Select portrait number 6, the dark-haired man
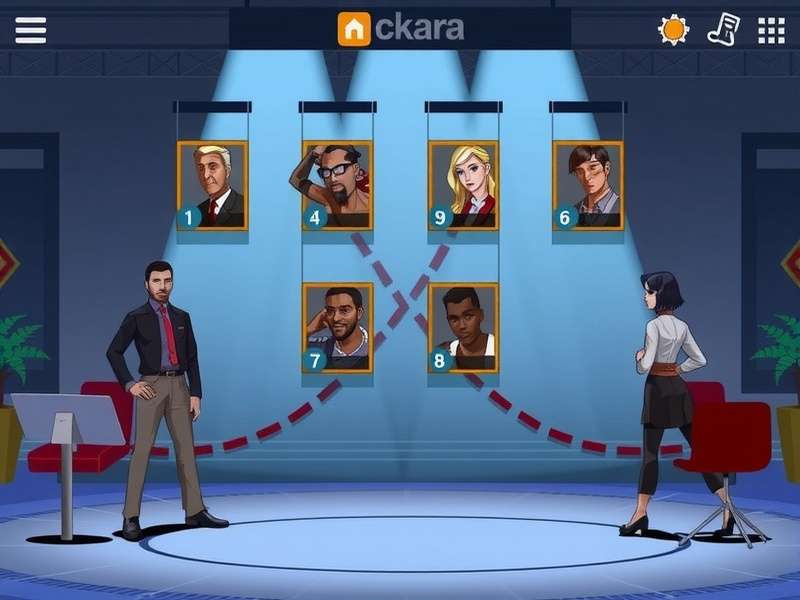The height and width of the screenshot is (600, 800). click(588, 186)
